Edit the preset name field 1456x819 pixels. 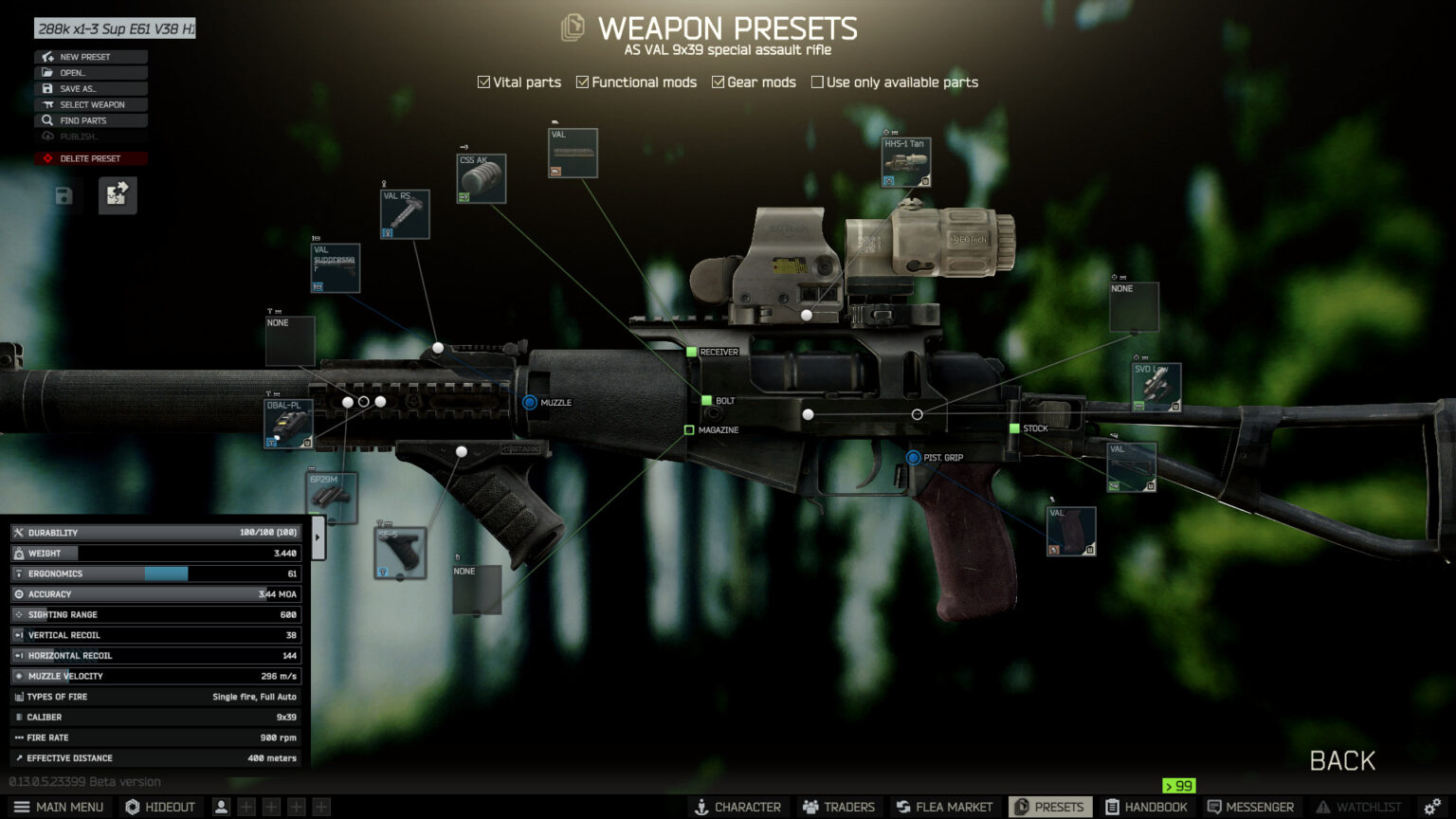point(115,28)
